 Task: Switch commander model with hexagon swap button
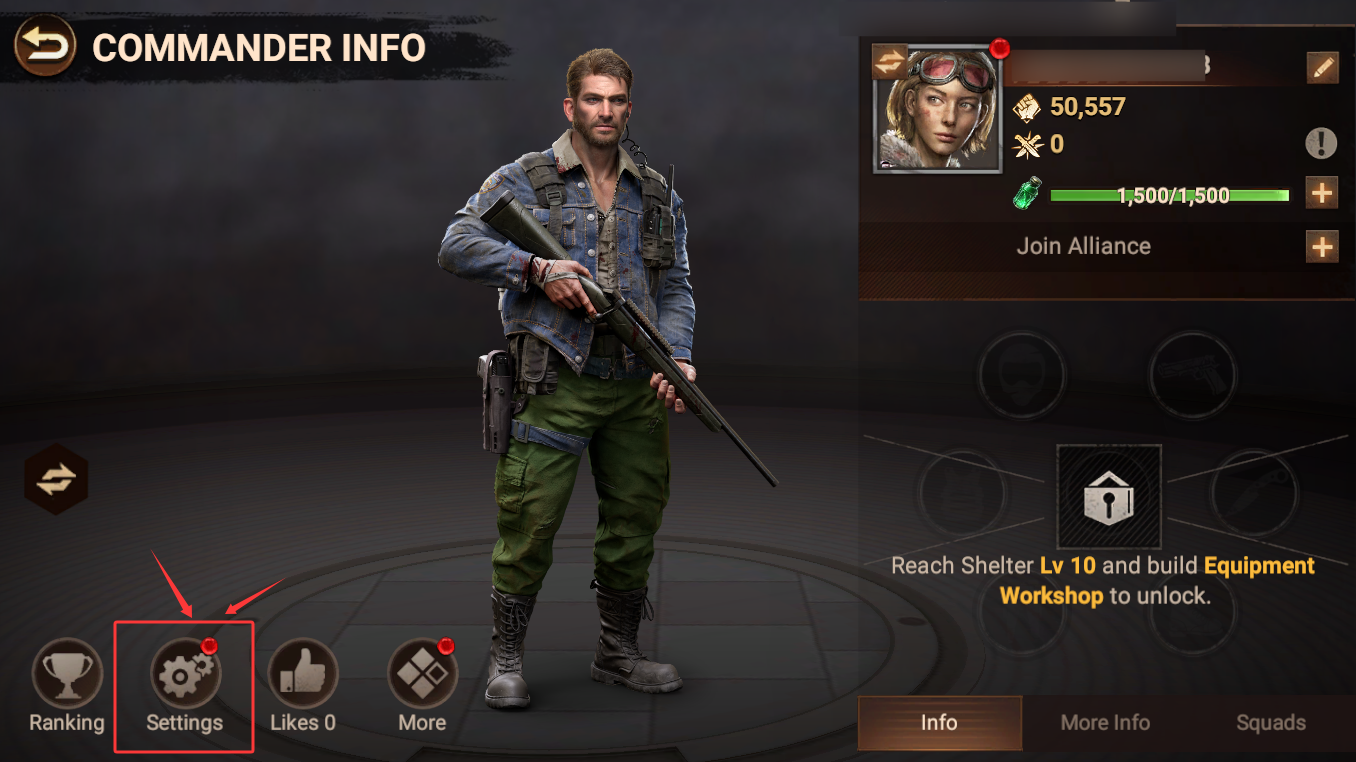[56, 480]
